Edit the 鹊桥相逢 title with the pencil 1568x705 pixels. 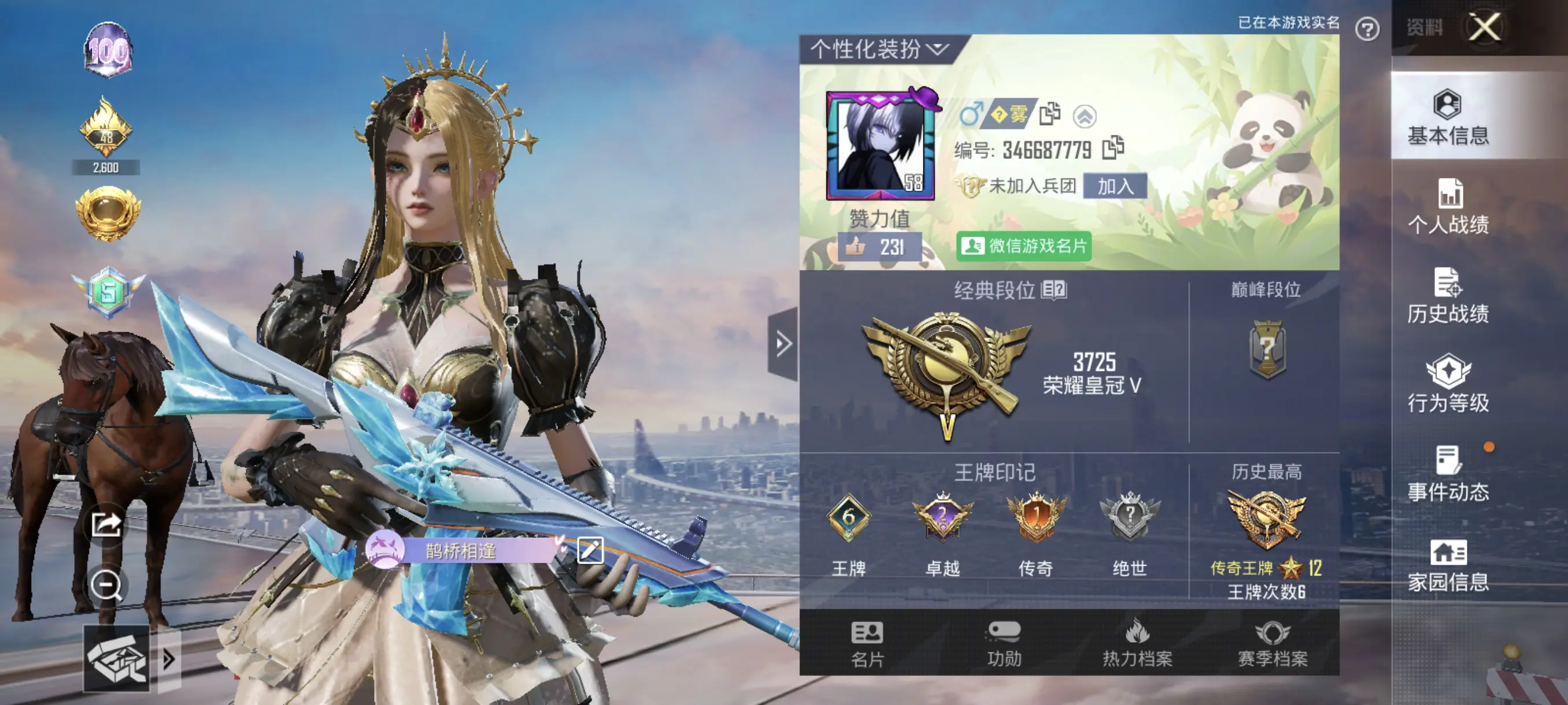(589, 551)
